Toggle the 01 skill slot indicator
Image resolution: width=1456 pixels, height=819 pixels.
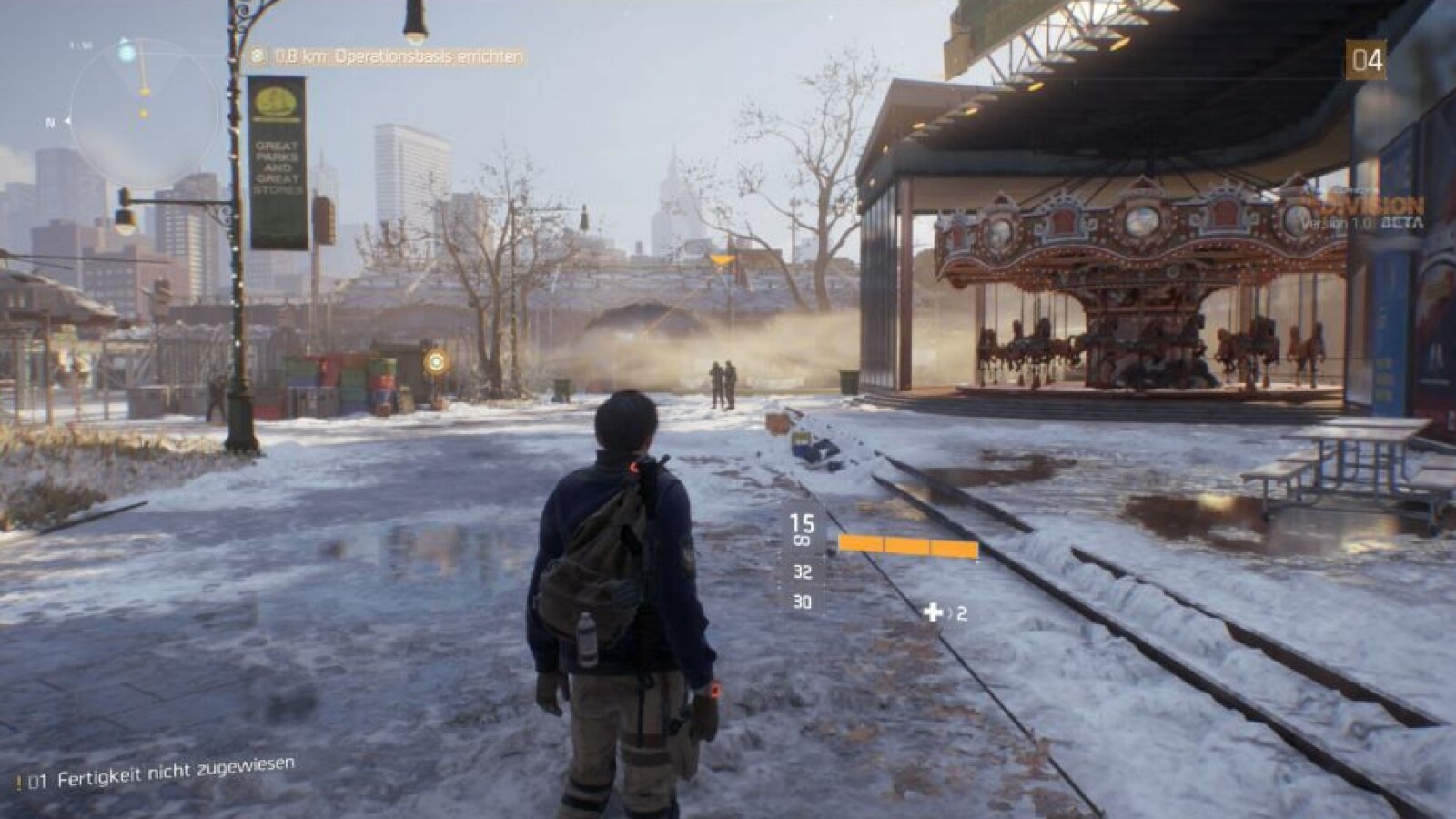[x=41, y=779]
